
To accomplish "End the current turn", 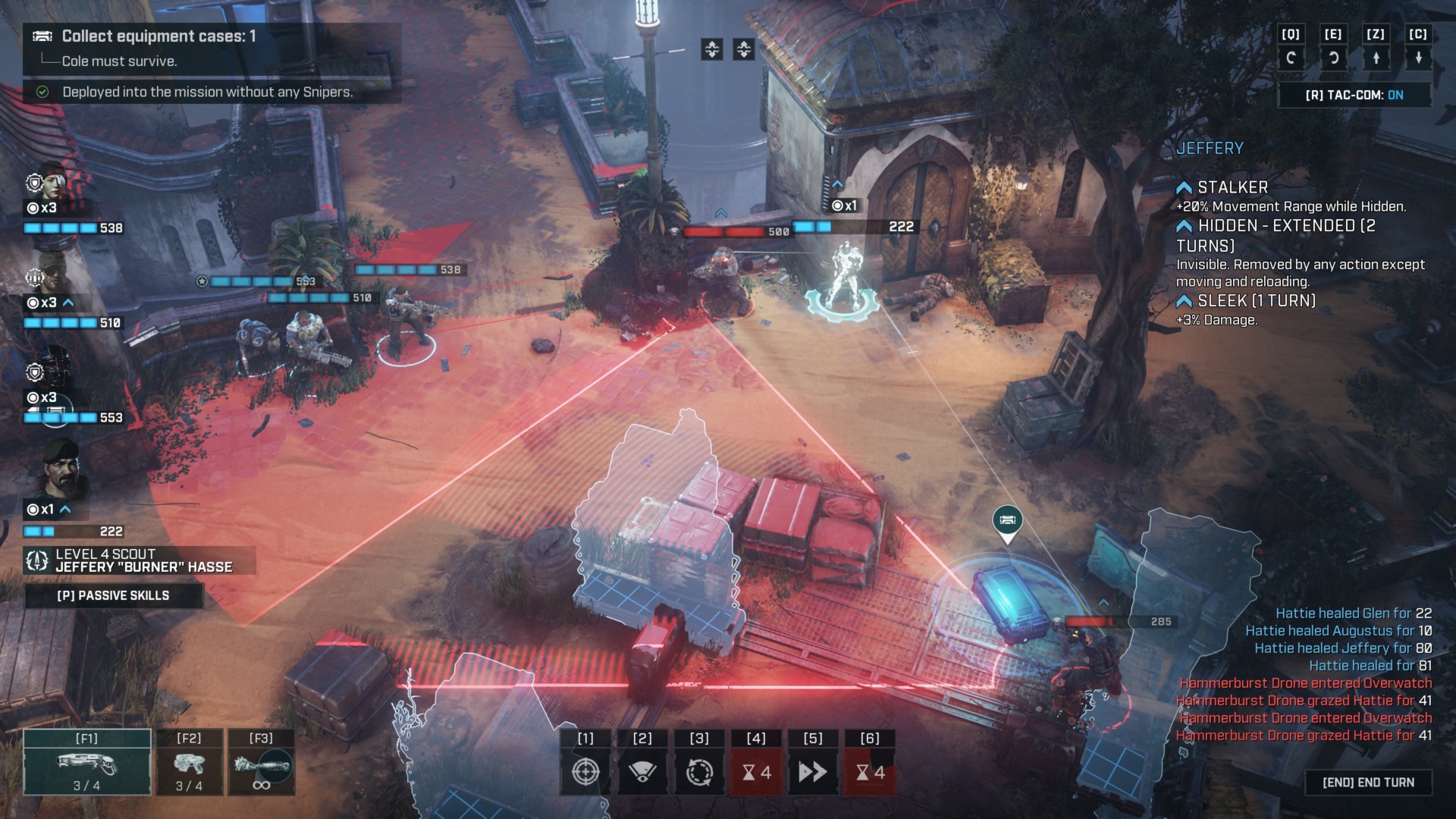I will (x=1368, y=783).
